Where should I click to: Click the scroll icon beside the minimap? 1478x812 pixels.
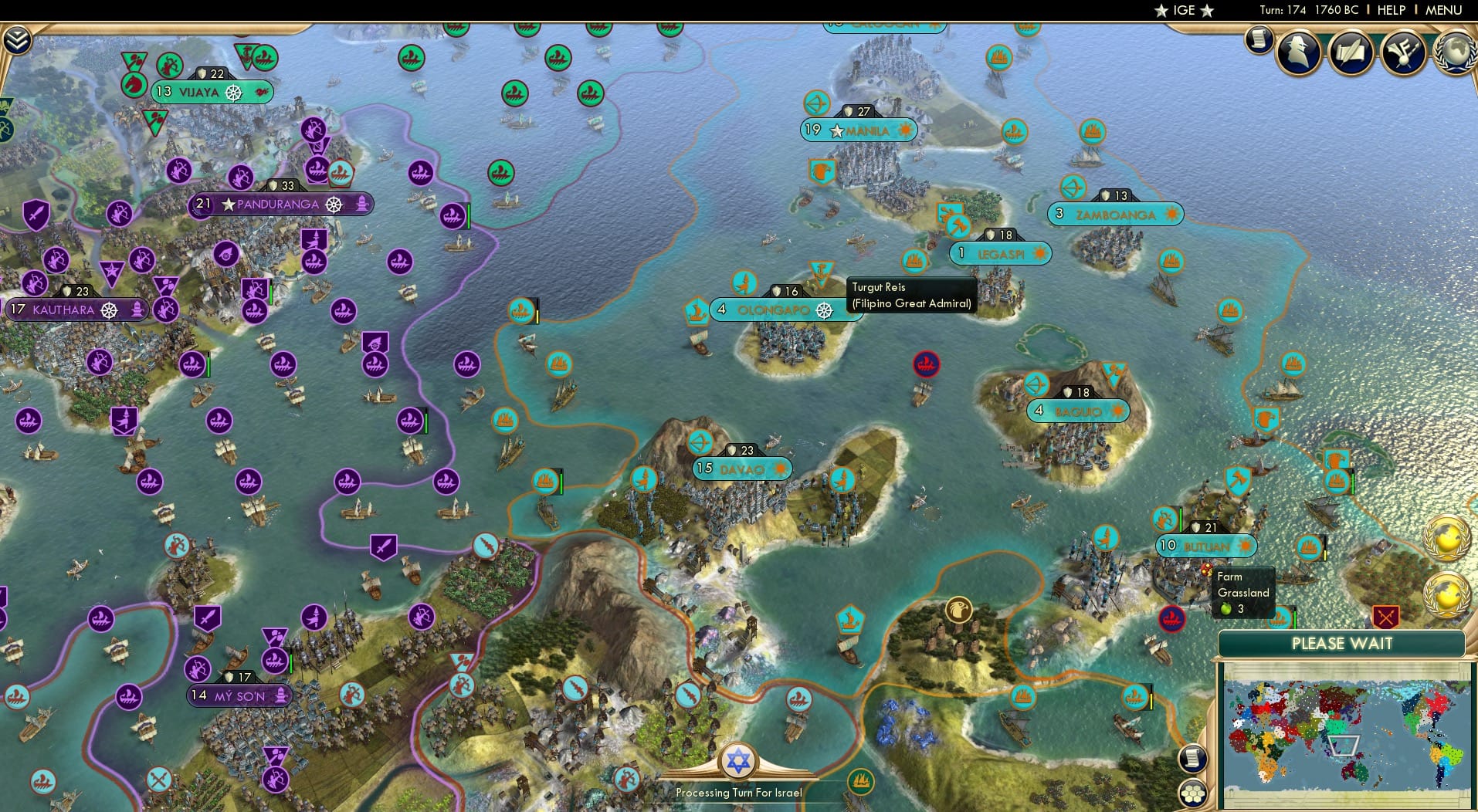click(x=1193, y=759)
